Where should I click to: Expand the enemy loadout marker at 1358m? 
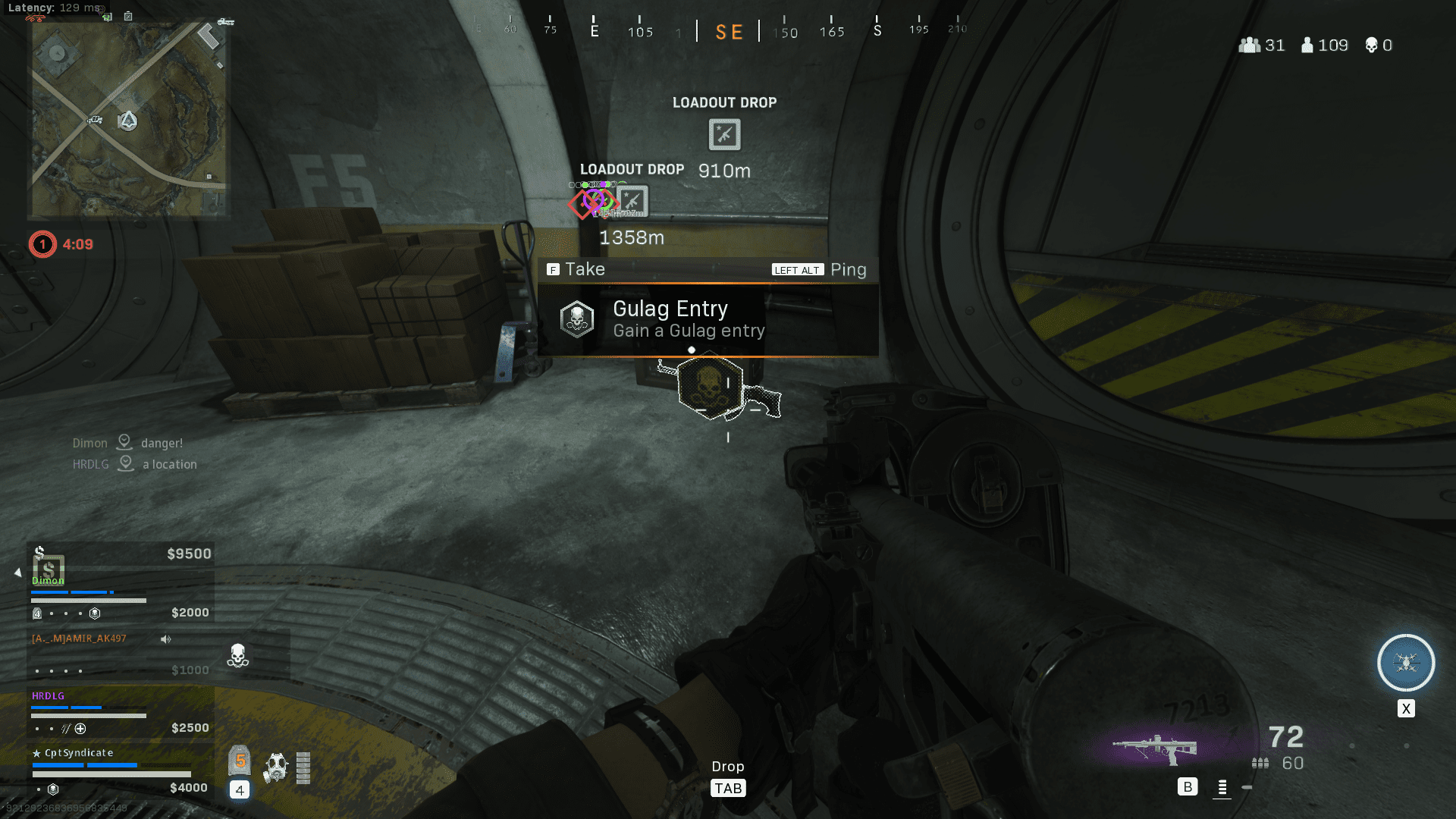[x=632, y=201]
